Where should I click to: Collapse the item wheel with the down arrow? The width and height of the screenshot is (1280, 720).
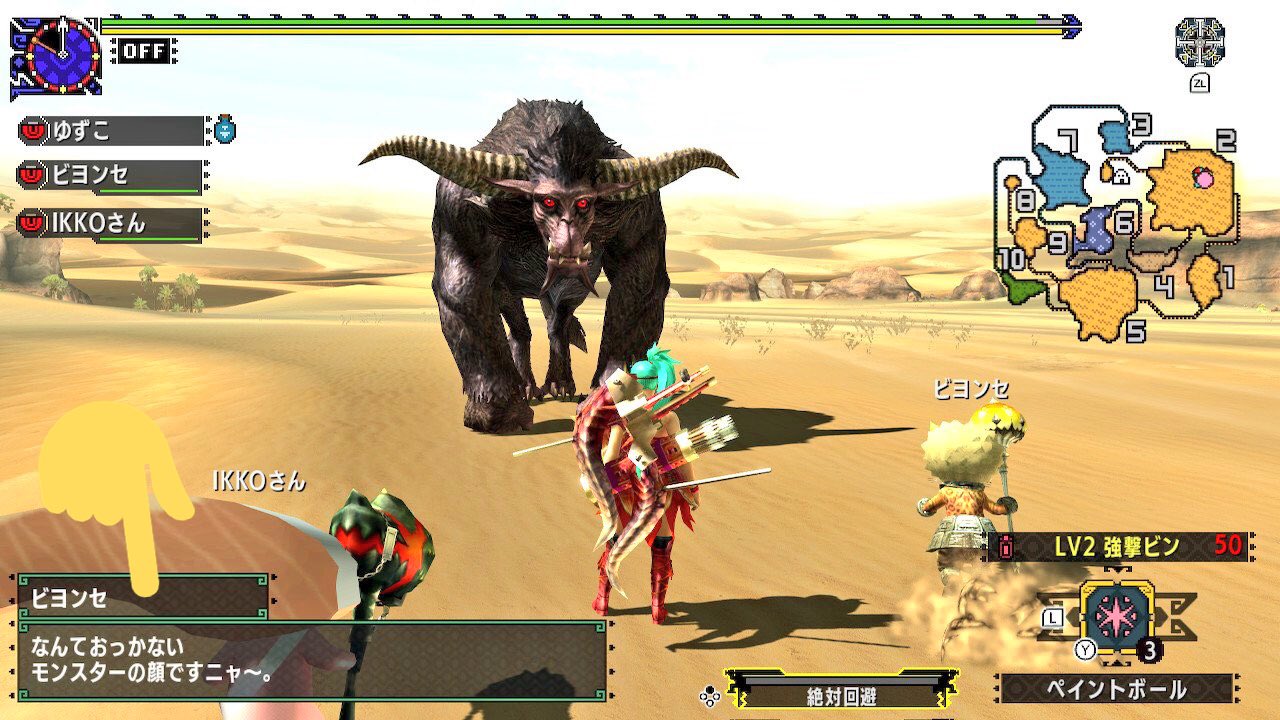pyautogui.click(x=1117, y=663)
